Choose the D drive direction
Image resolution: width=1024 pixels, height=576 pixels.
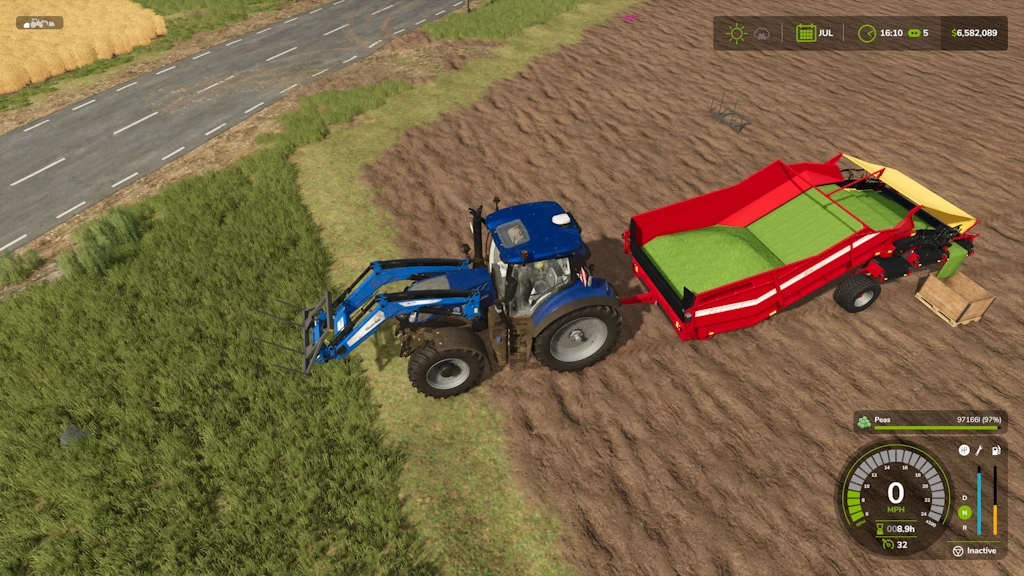(x=964, y=498)
